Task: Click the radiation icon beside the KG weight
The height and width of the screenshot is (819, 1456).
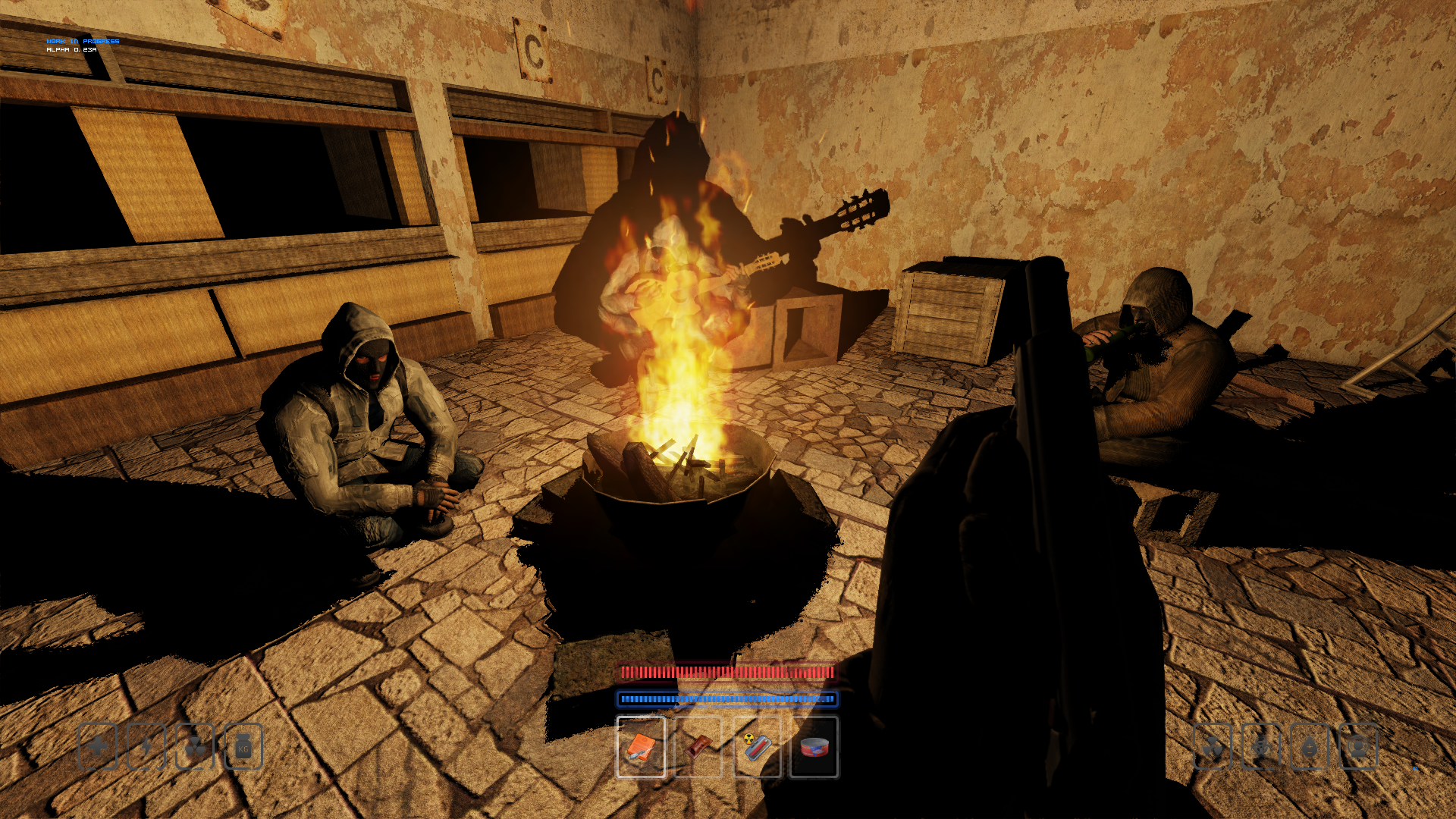Action: [195, 747]
